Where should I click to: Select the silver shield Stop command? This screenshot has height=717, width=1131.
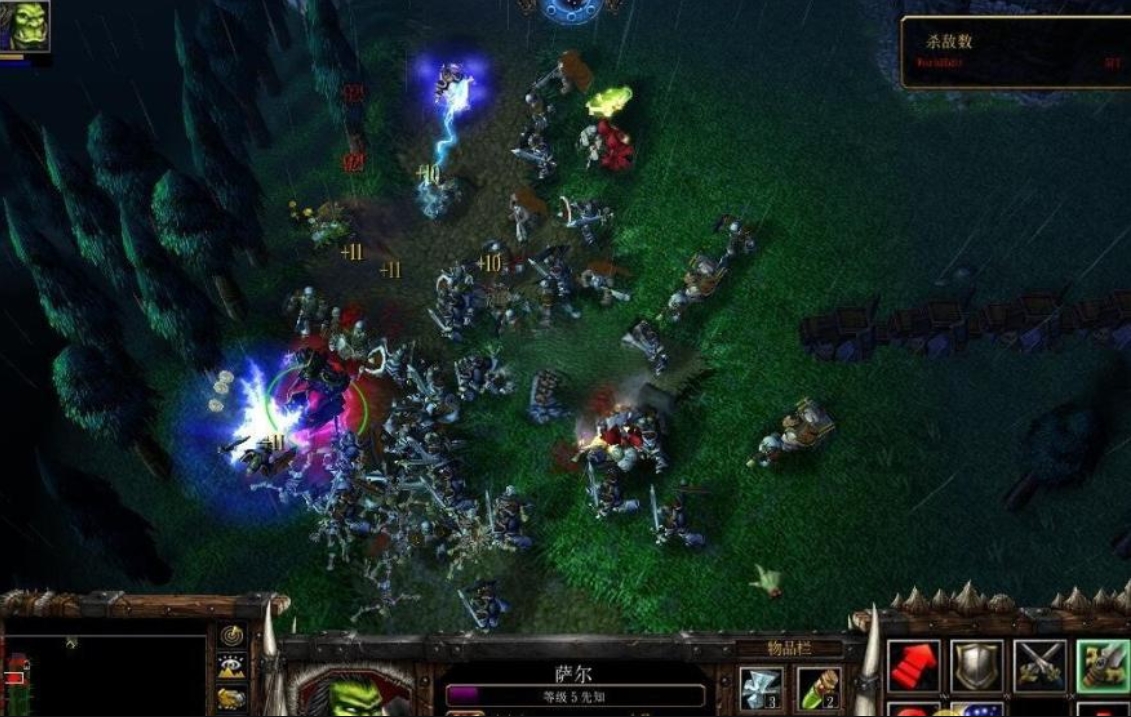976,666
